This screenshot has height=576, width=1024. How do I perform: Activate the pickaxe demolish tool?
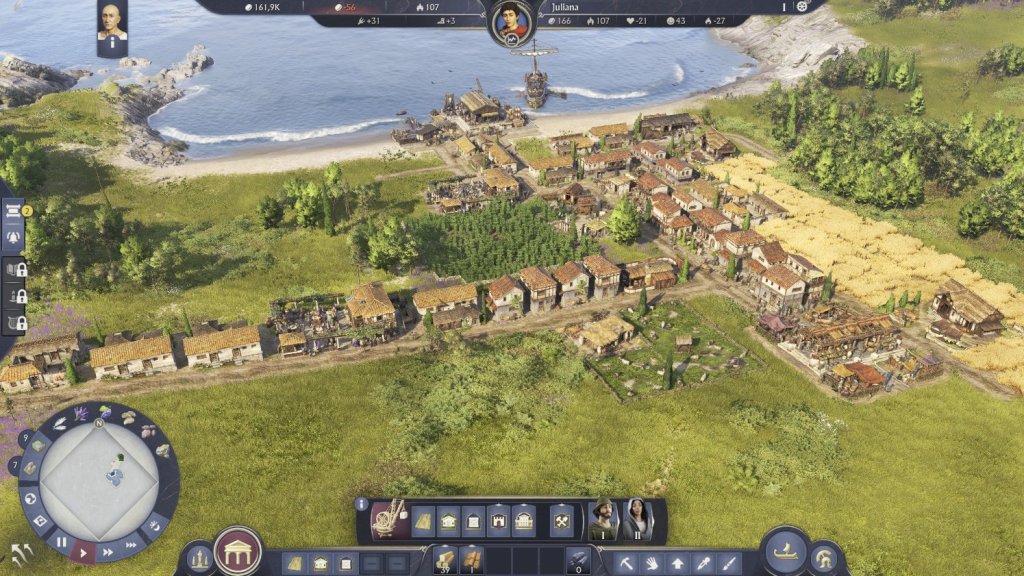click(x=627, y=564)
